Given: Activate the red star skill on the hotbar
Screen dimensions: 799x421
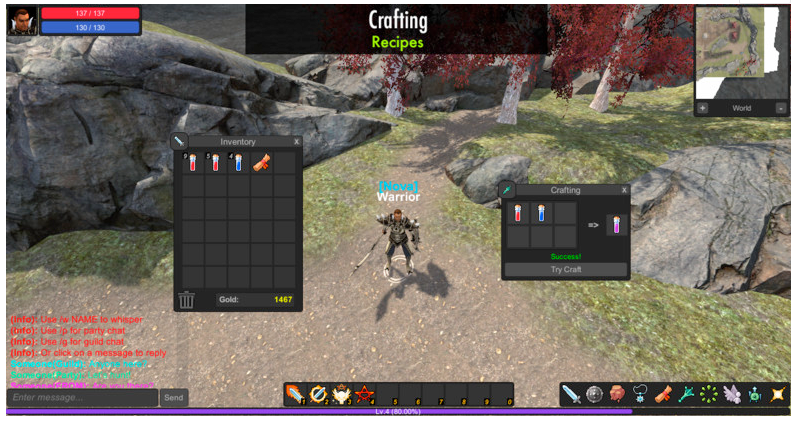Looking at the screenshot, I should 366,394.
